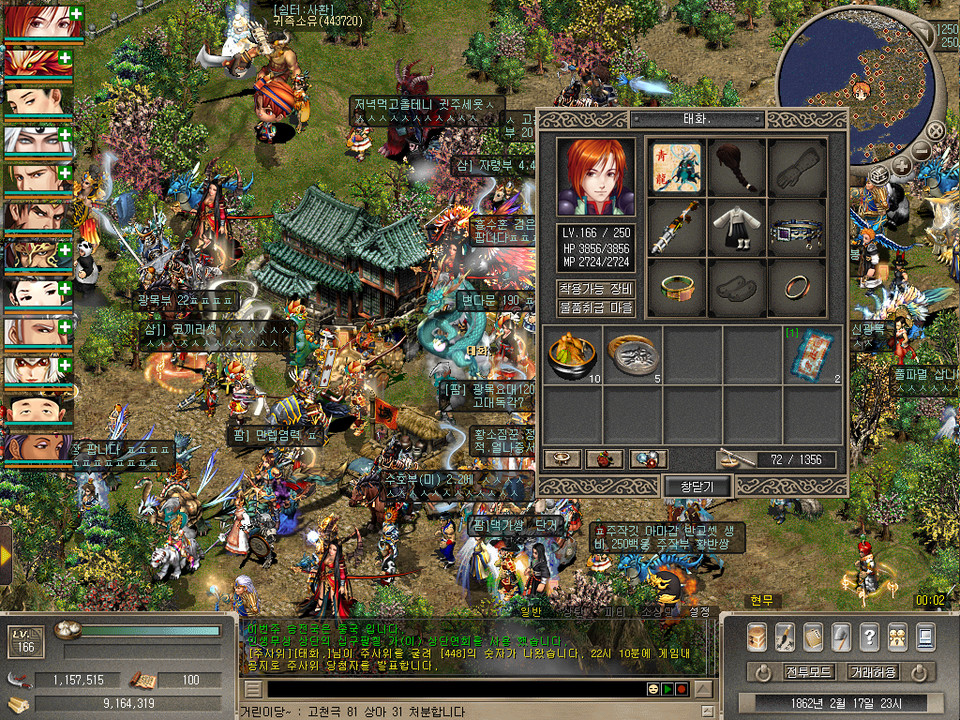The image size is (960, 720).
Task: Select the jeweled belt equipment slot
Action: pos(797,227)
